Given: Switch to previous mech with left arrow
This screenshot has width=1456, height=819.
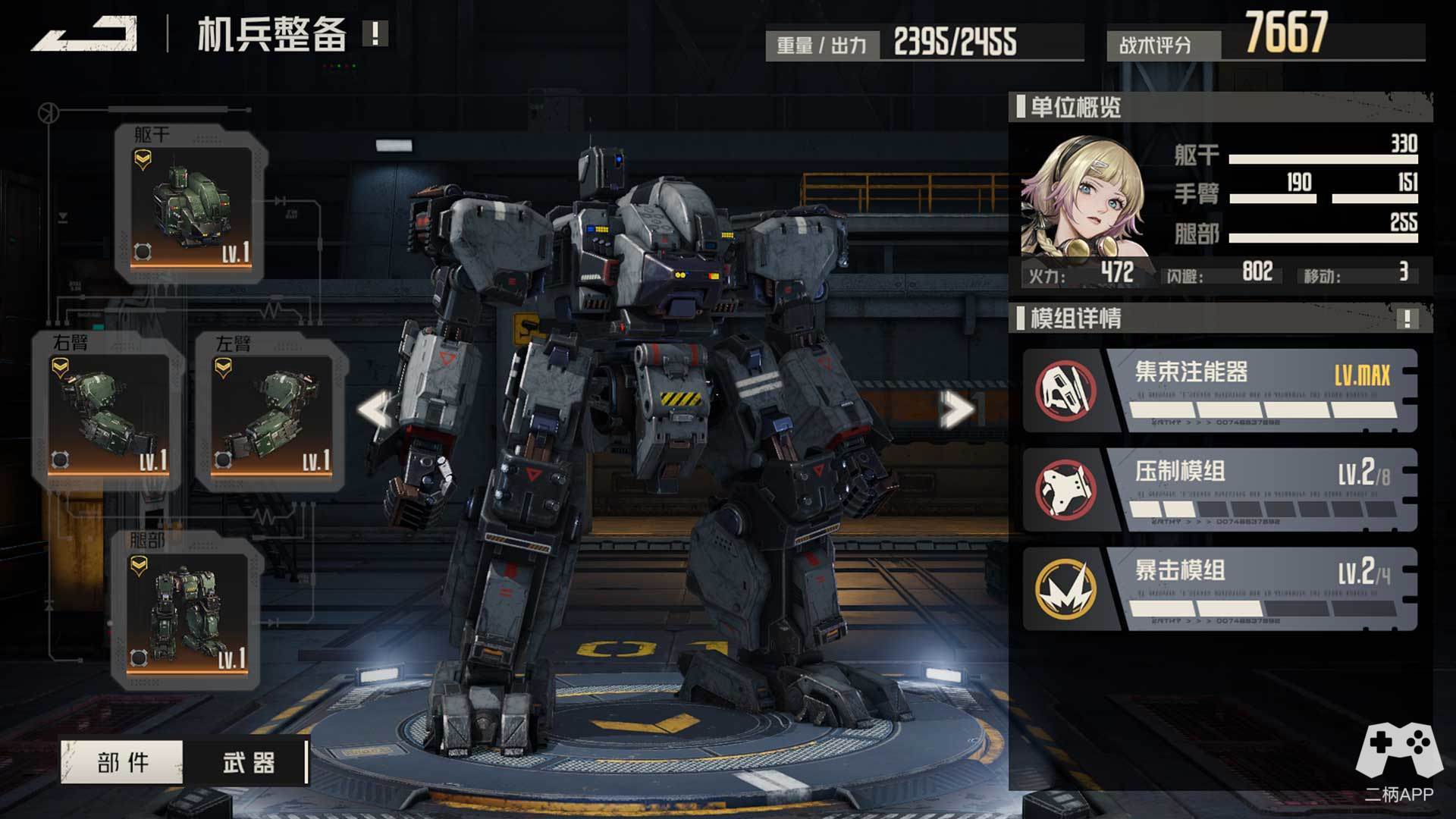Looking at the screenshot, I should pos(377,409).
